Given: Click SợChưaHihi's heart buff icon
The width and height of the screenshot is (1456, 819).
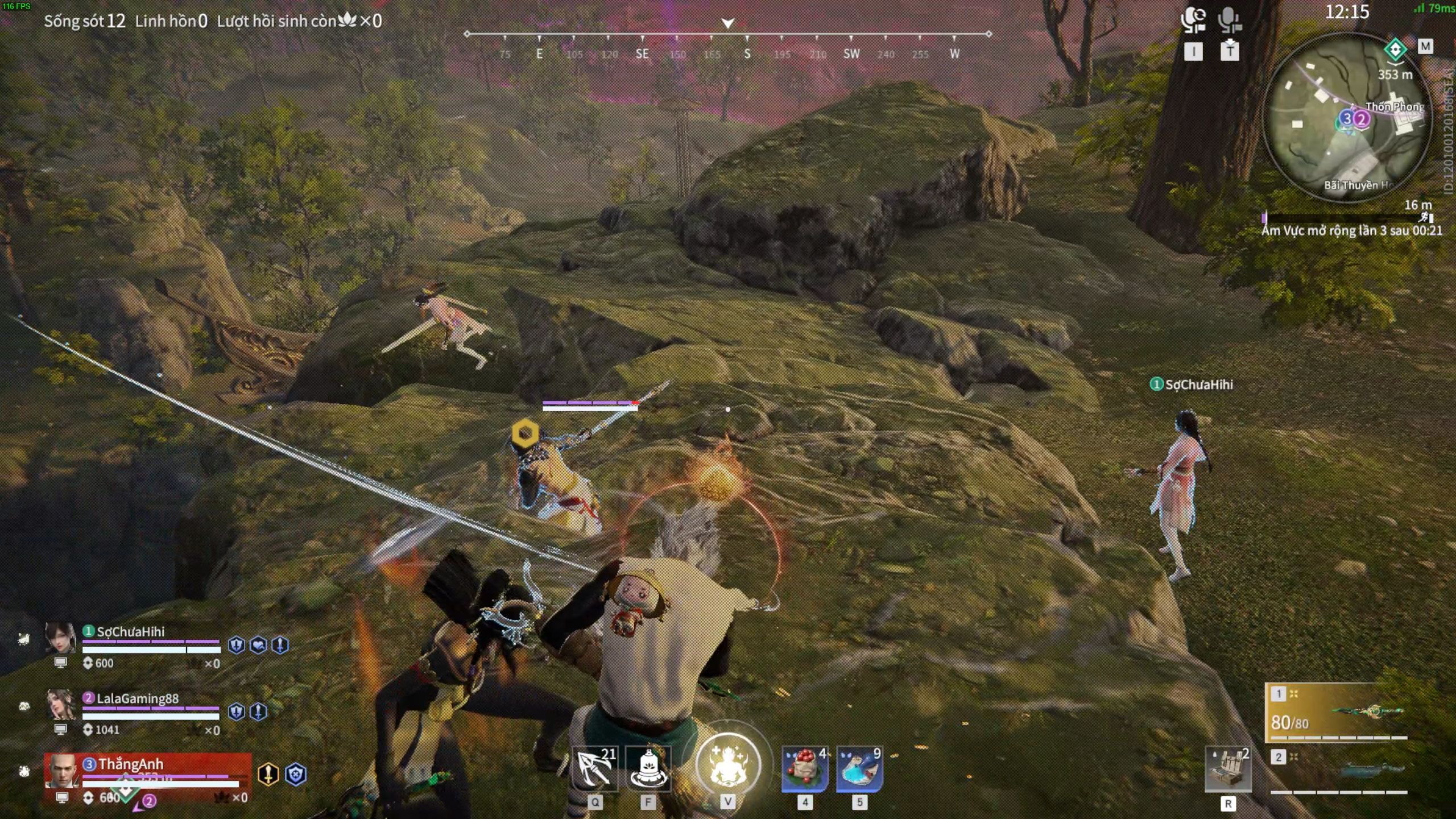Looking at the screenshot, I should point(258,645).
